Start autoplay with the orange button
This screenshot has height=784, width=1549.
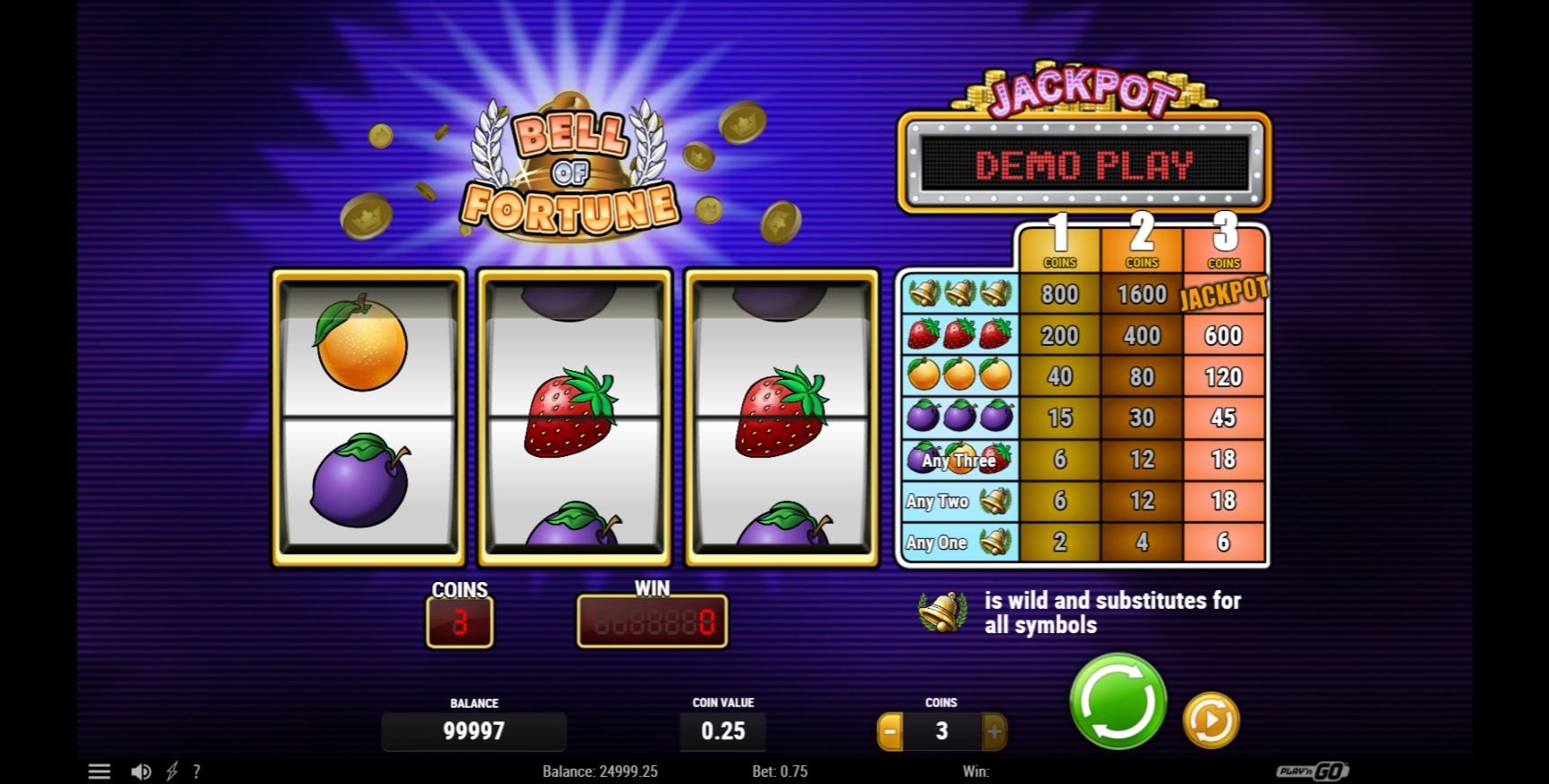coord(1211,720)
